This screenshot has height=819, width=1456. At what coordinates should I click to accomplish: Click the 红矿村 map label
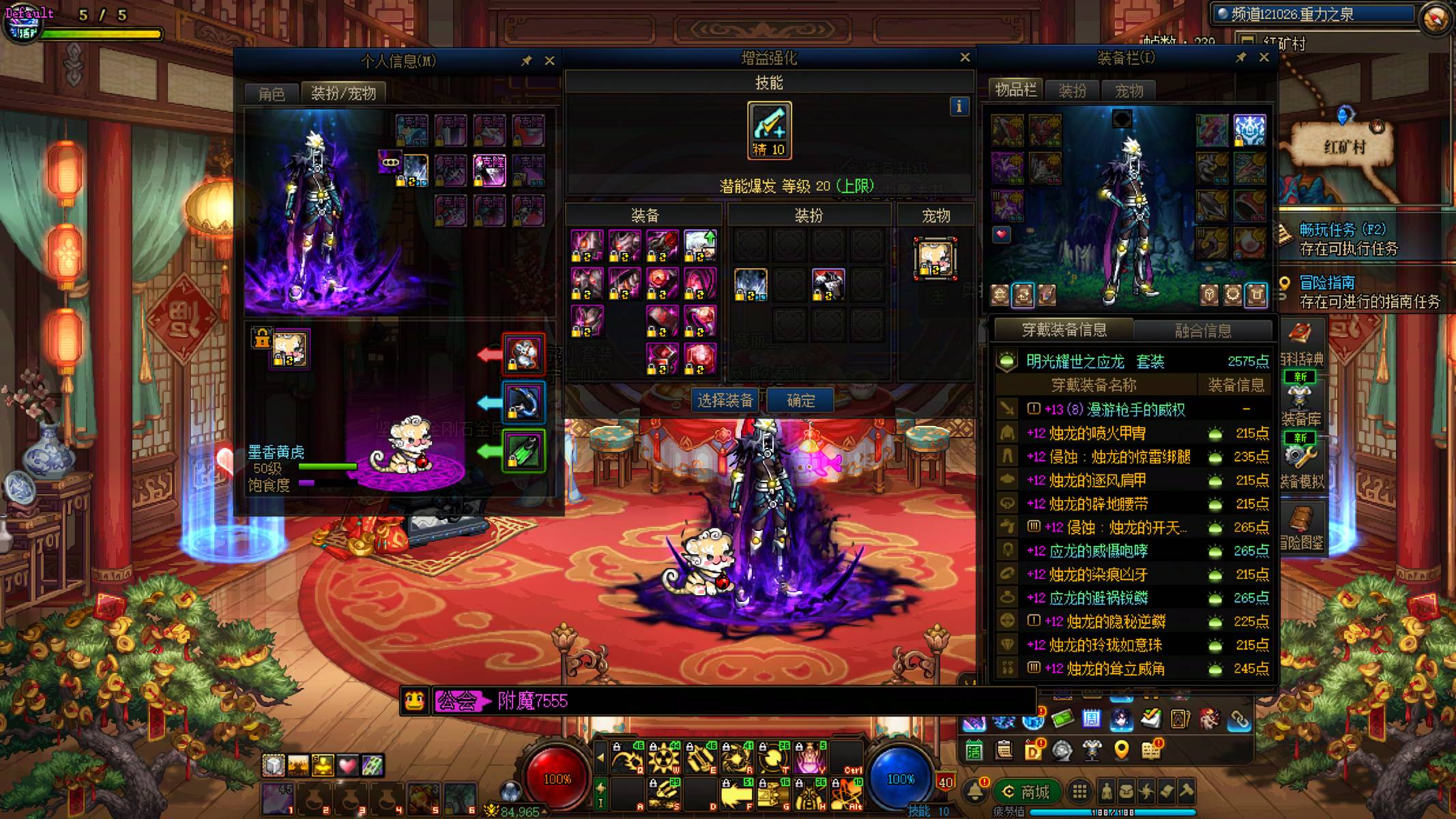coord(1344,147)
